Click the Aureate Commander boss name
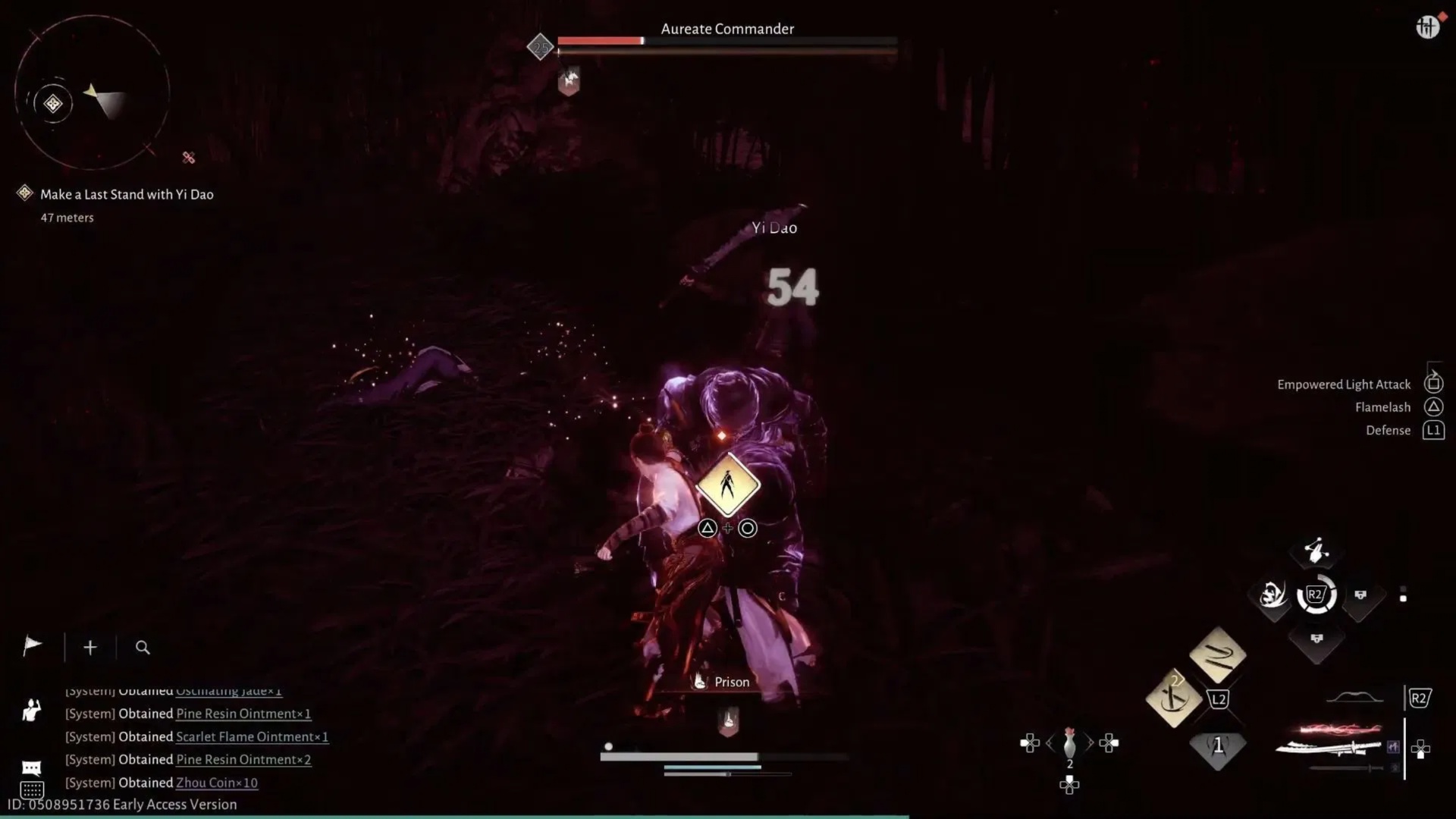Viewport: 1456px width, 819px height. click(x=726, y=29)
